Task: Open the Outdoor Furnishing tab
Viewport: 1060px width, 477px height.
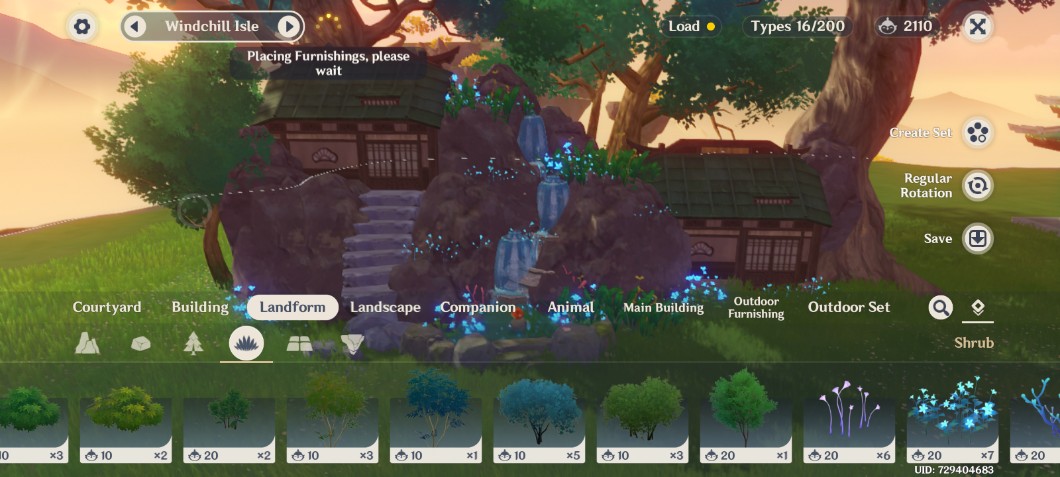Action: point(756,308)
